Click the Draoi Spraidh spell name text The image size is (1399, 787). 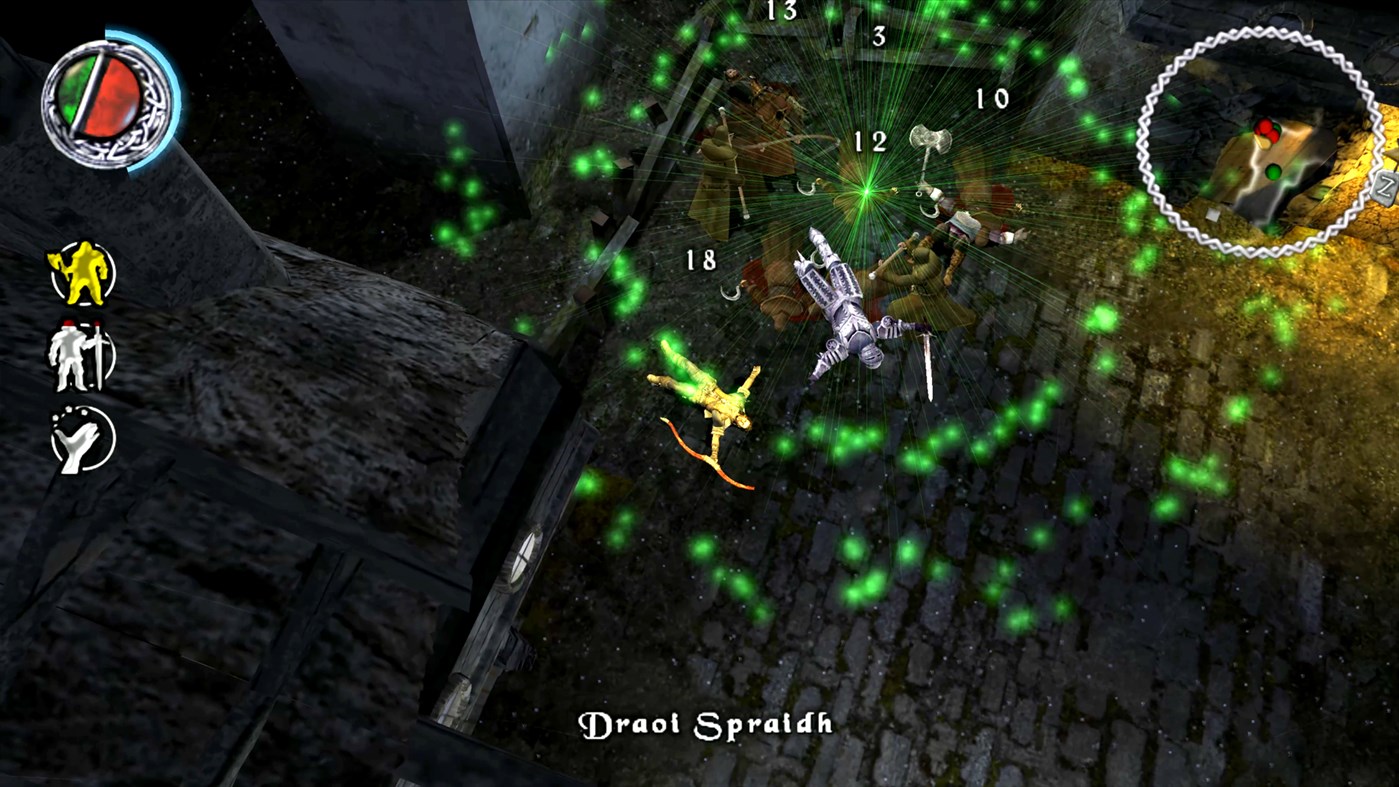(704, 722)
